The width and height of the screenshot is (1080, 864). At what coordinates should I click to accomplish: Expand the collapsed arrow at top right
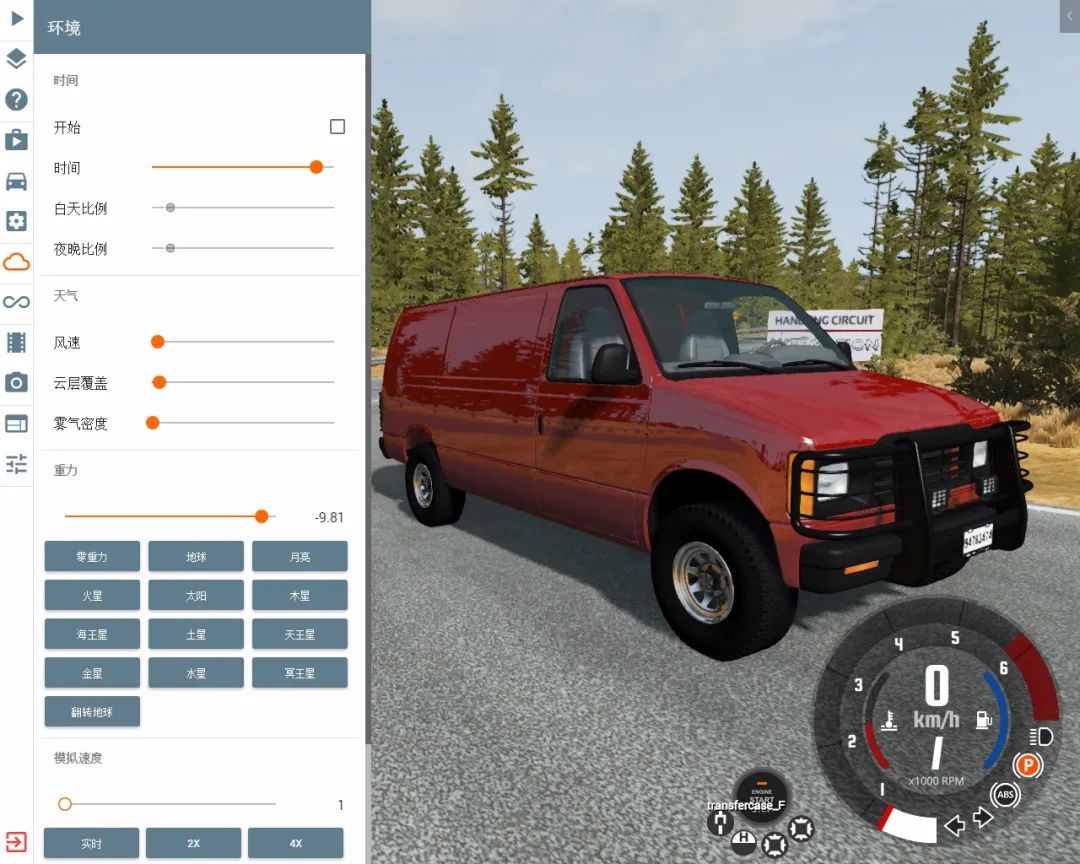click(x=1070, y=15)
